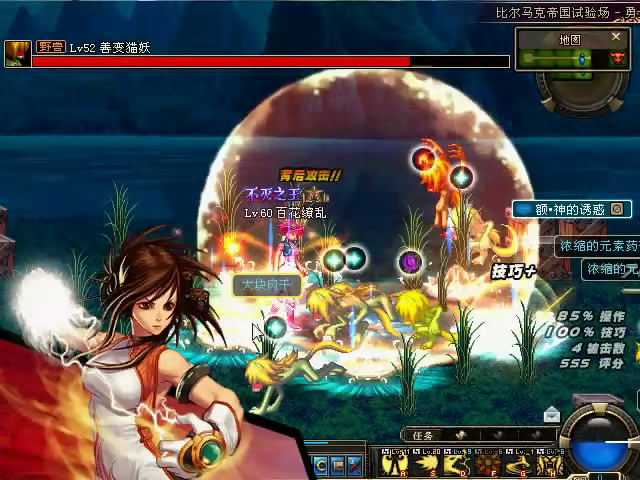
Task: Click the round icon on 额•神的诱惑 label
Action: click(618, 209)
